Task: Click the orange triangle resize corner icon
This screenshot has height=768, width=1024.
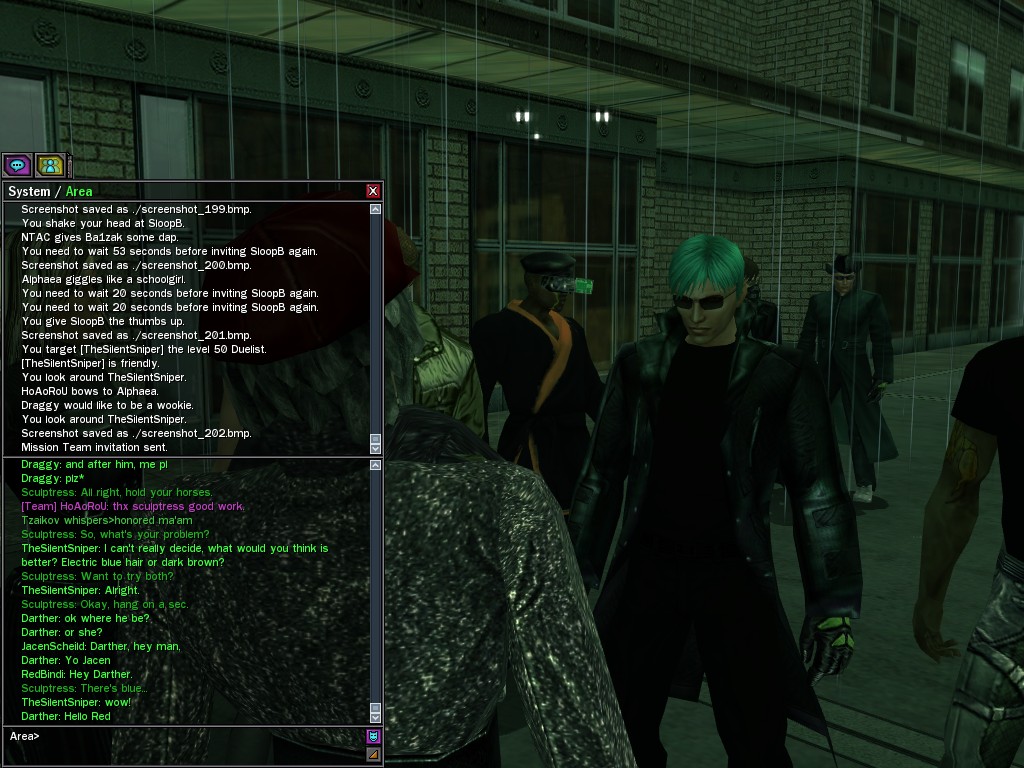Action: (x=373, y=754)
